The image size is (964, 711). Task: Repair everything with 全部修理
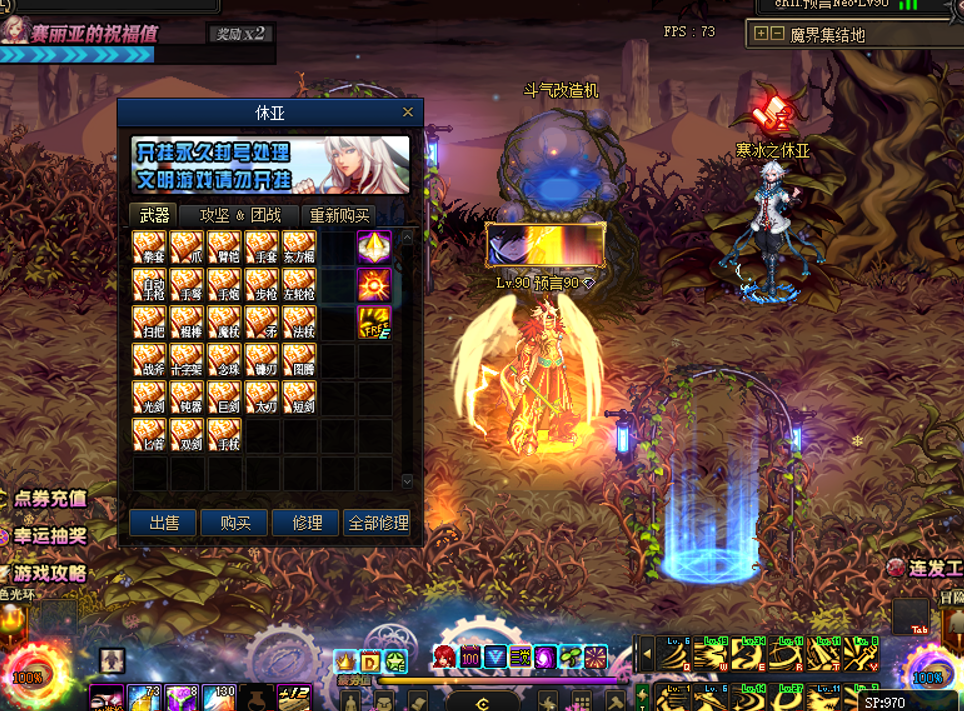(377, 523)
